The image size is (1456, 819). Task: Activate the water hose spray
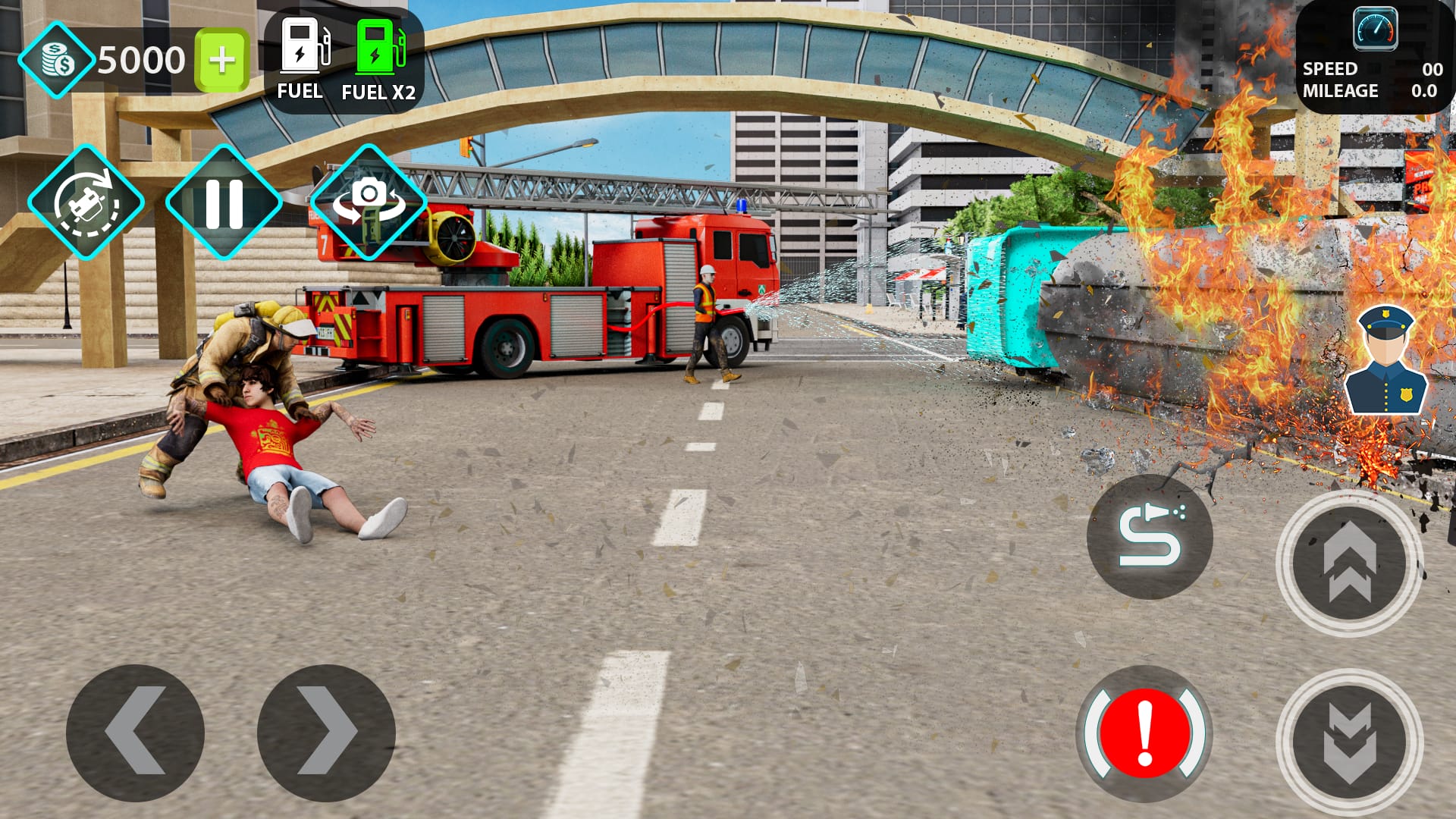tap(1150, 535)
